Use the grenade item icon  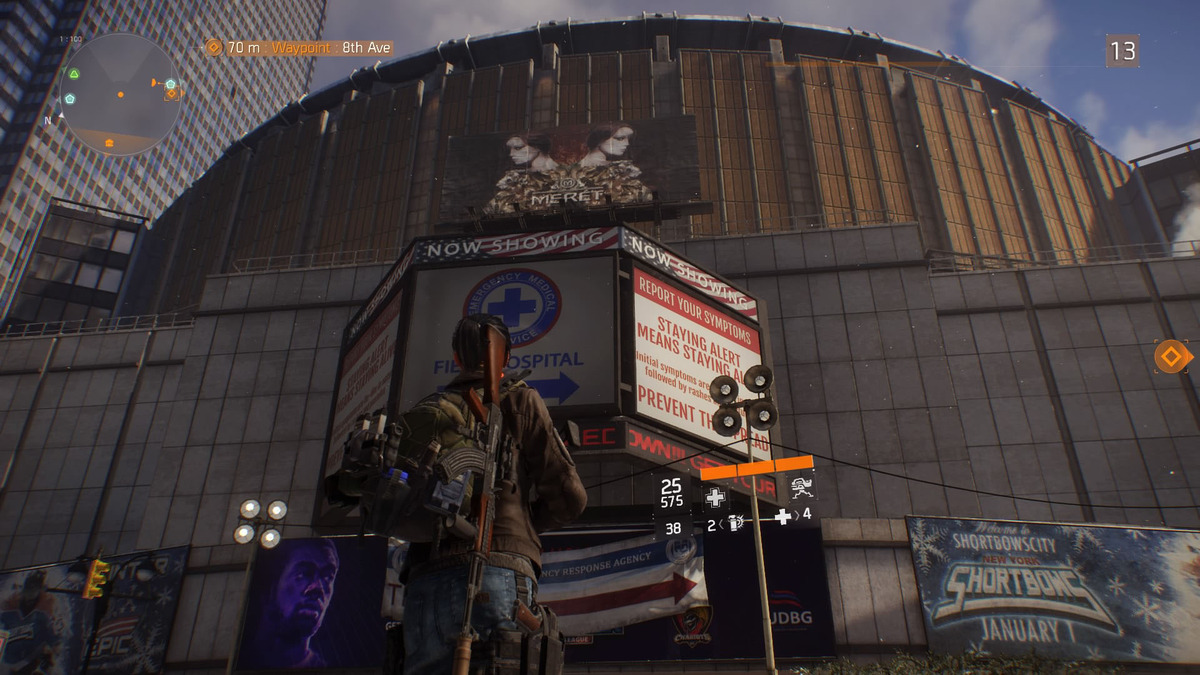tap(735, 523)
